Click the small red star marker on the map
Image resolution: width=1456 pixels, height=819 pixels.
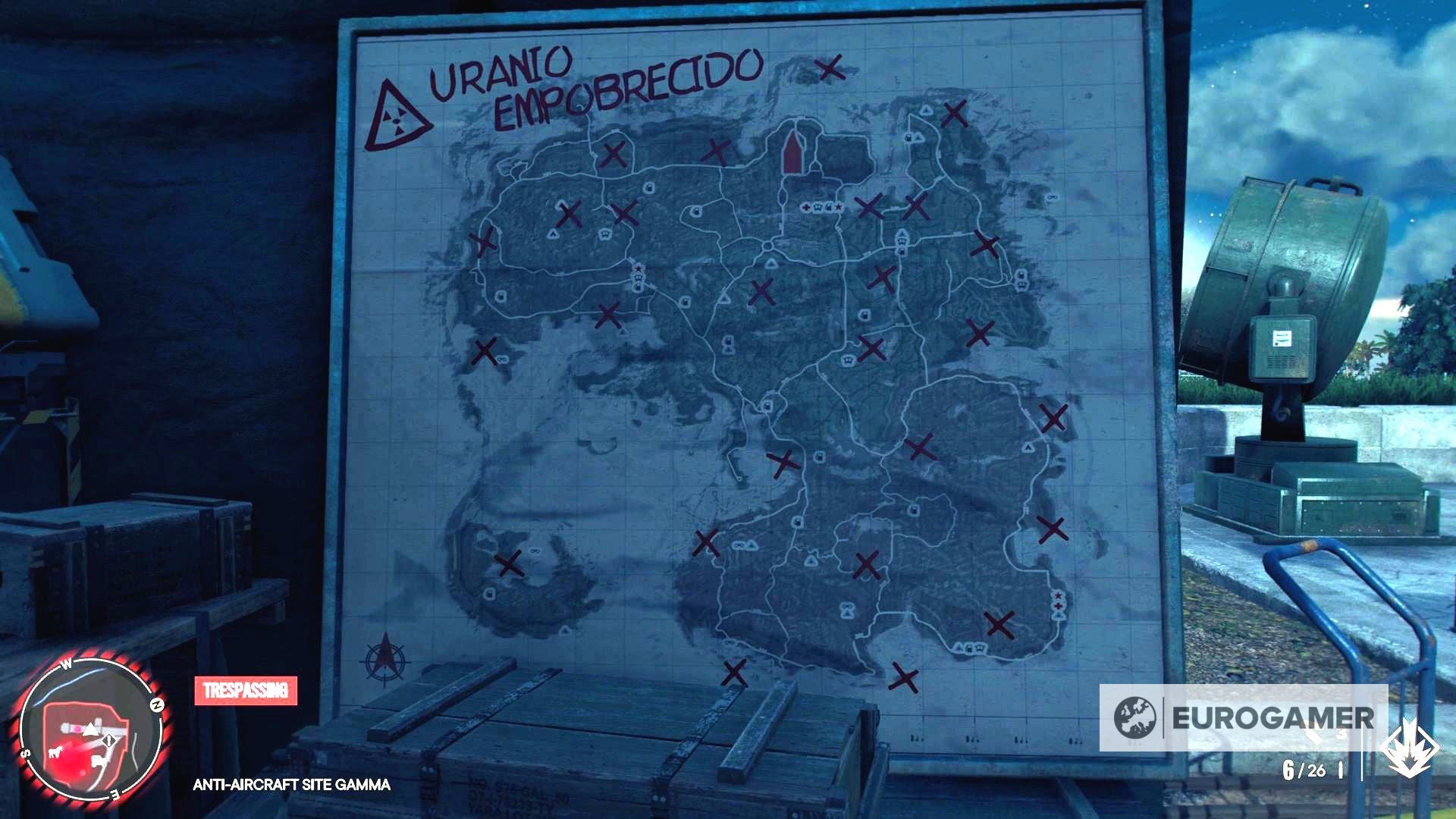[639, 269]
